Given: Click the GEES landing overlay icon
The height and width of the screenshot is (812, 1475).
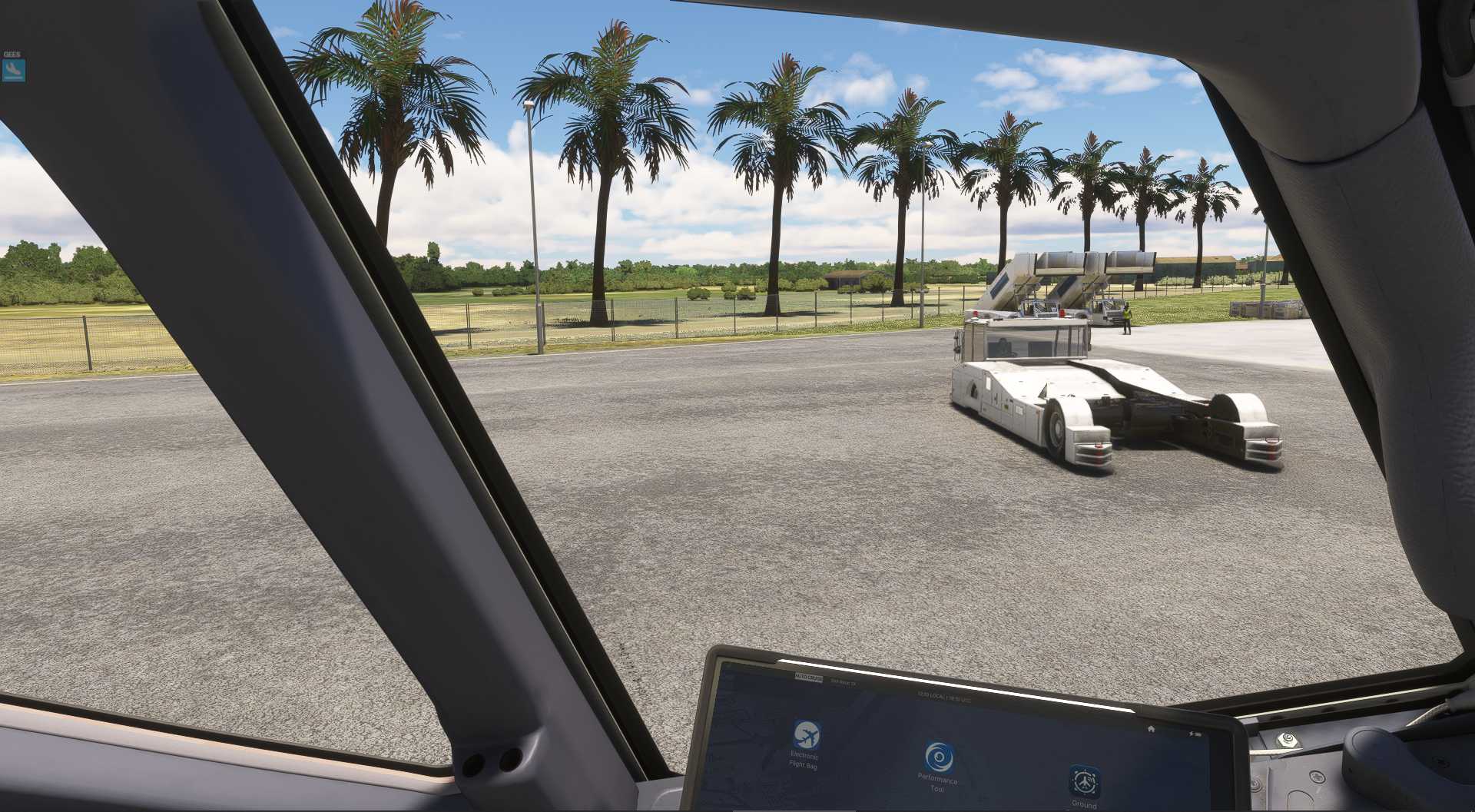Looking at the screenshot, I should (13, 70).
